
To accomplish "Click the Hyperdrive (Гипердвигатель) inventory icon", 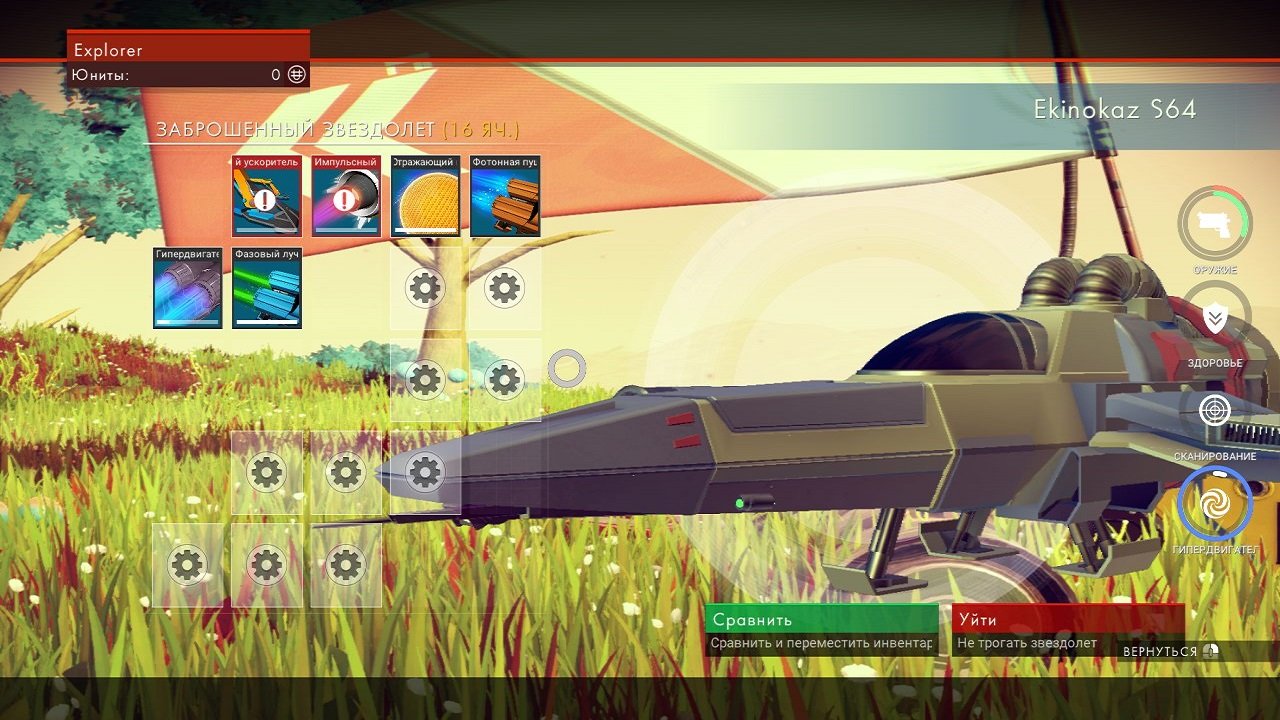I will tap(188, 290).
